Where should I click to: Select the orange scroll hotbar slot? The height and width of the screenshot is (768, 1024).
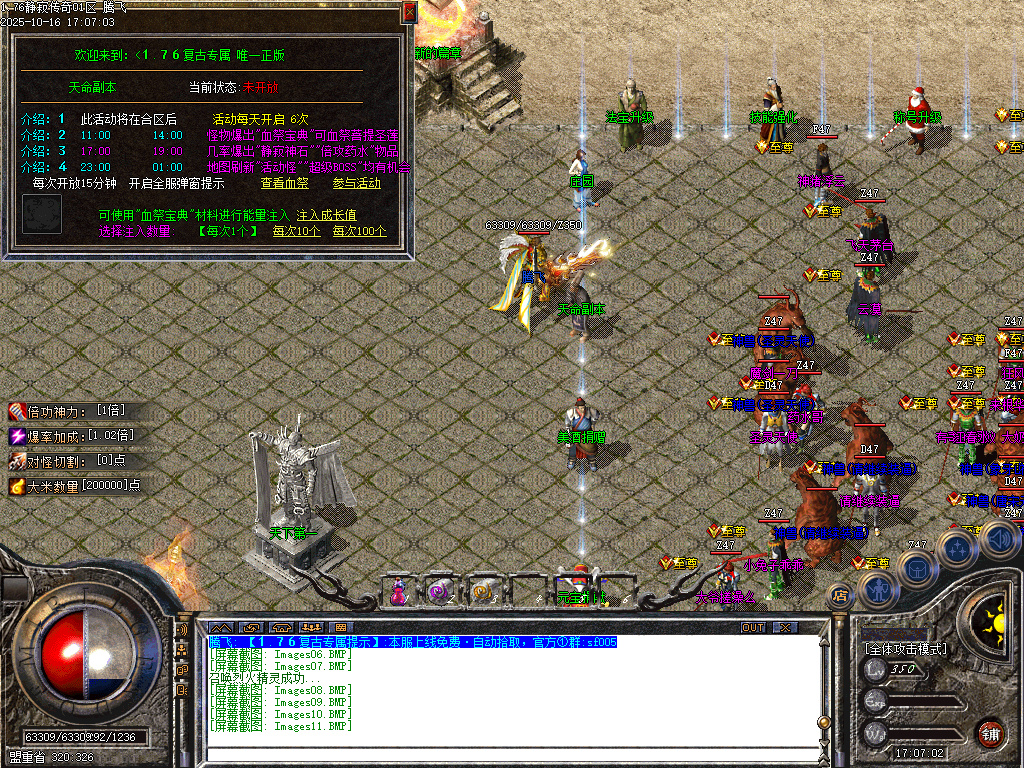(483, 592)
